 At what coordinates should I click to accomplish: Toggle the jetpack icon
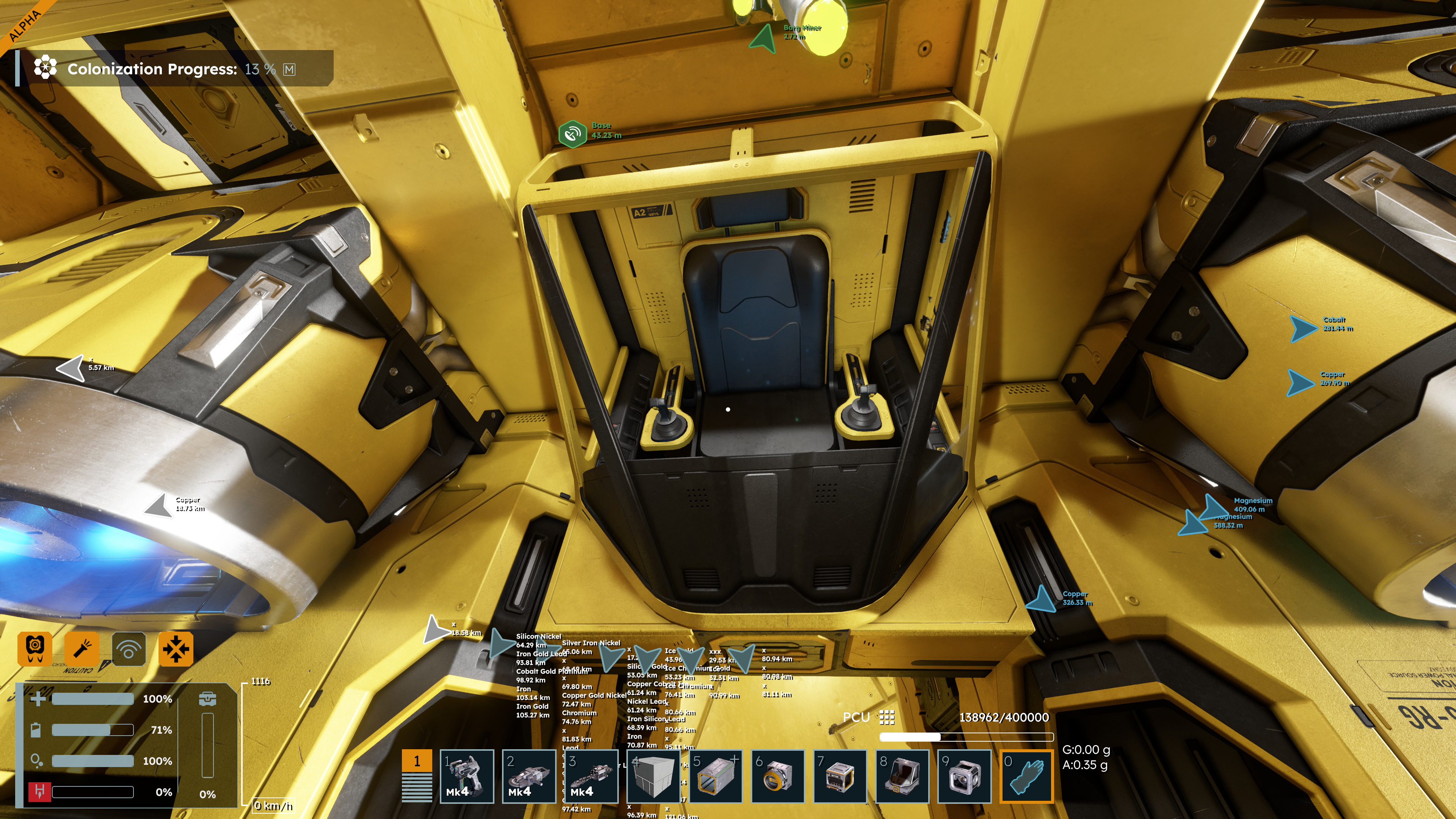coord(35,648)
